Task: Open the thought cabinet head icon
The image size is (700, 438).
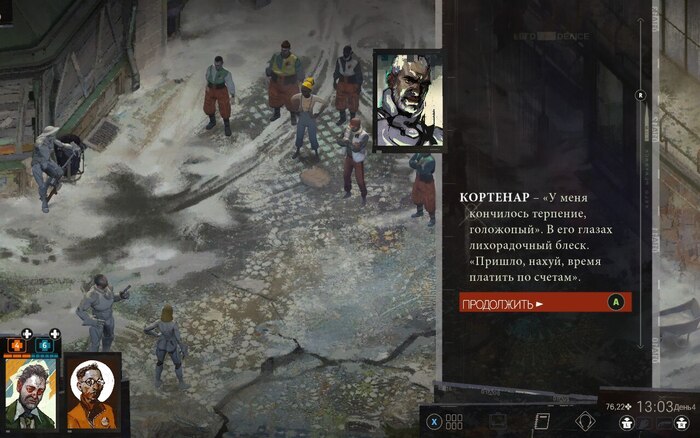Action: pos(587,421)
